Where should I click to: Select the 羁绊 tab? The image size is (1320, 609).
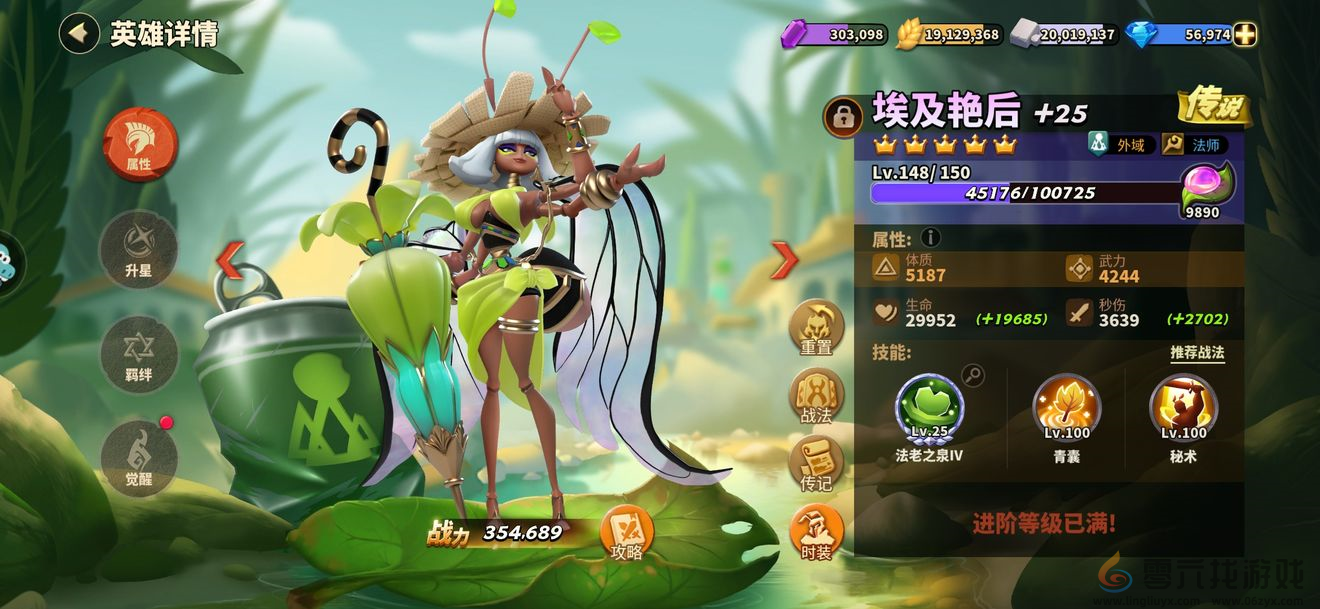(x=139, y=355)
